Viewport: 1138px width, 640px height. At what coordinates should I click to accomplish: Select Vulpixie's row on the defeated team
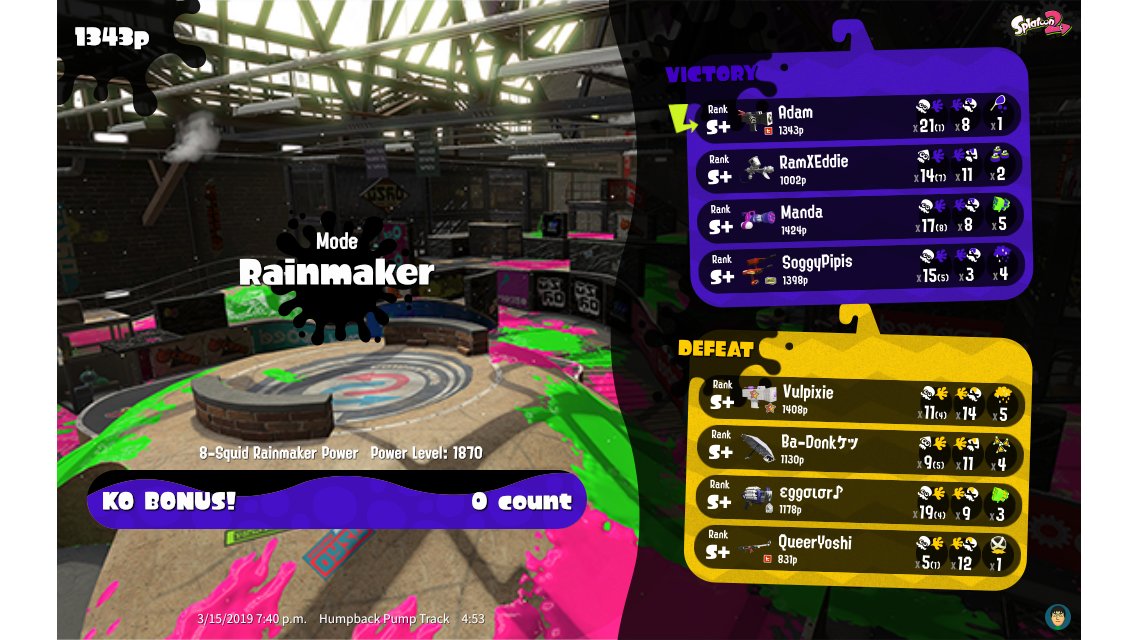pos(860,401)
